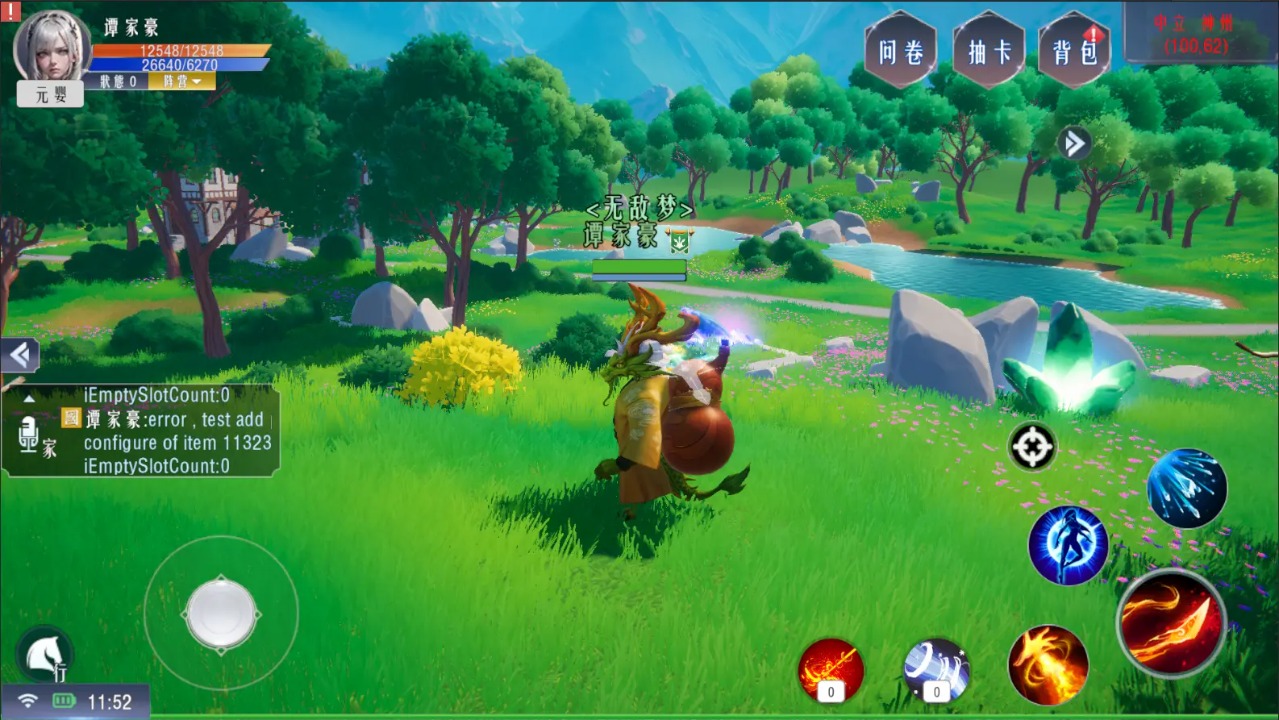Use the red fire sword item slot

[x=831, y=668]
